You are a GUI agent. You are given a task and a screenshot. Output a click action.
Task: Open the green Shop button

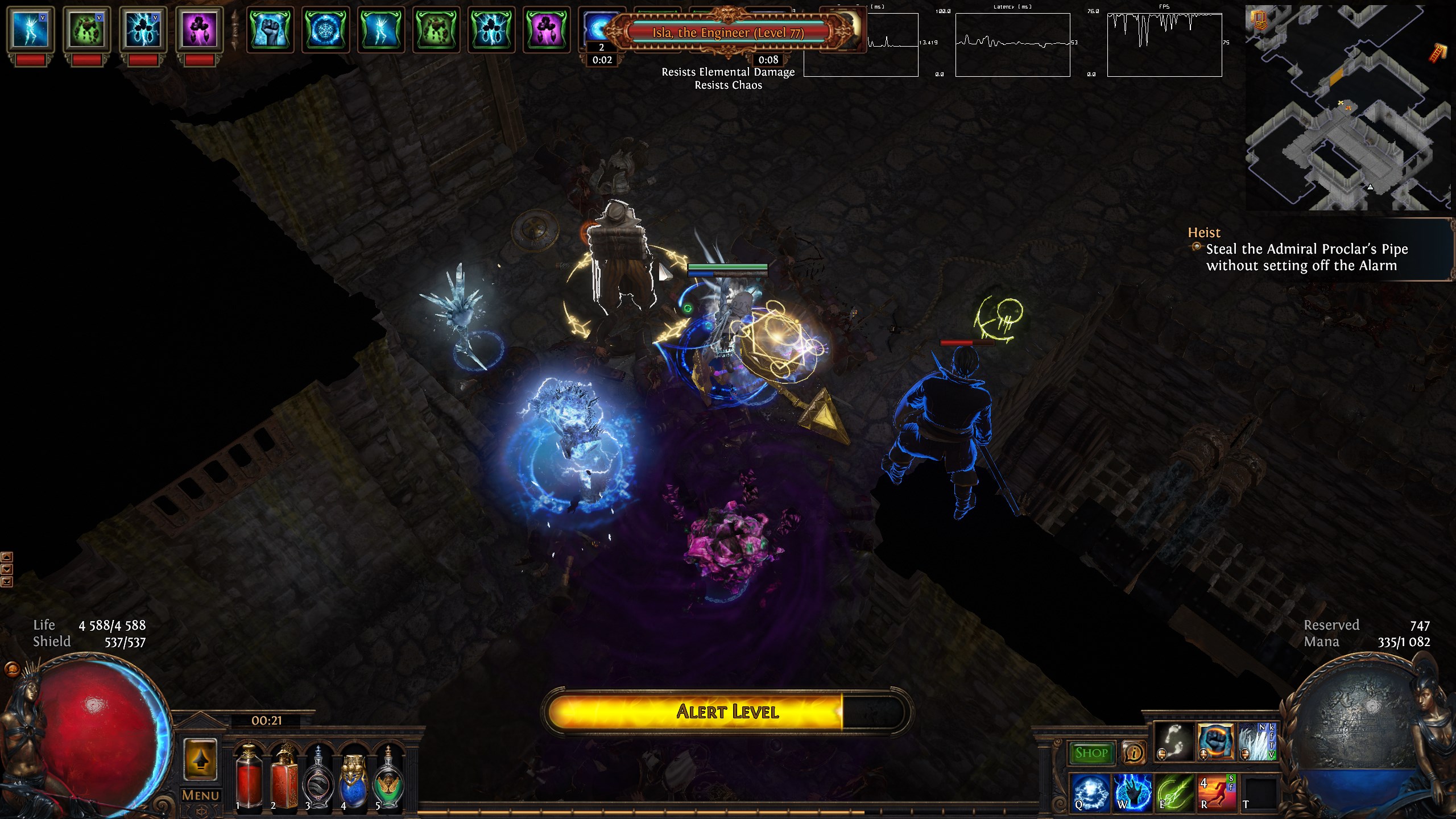point(1091,753)
